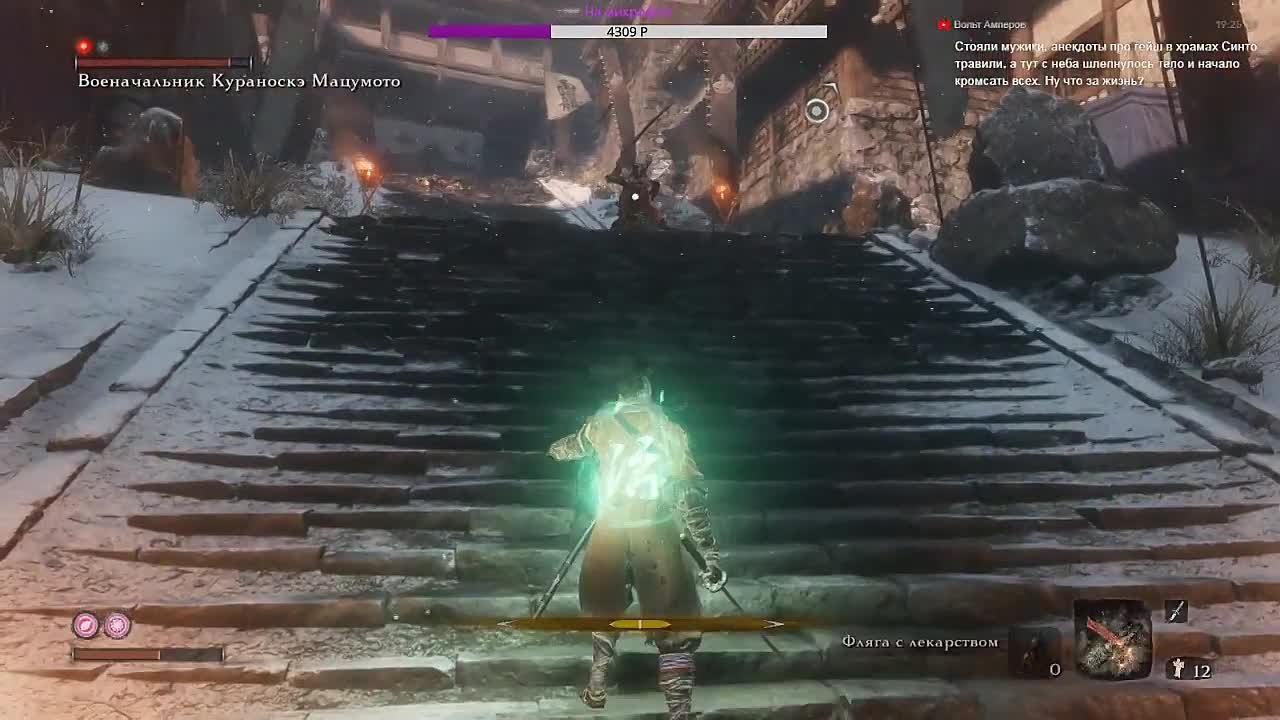Image resolution: width=1280 pixels, height=720 pixels.
Task: Activate the equipped prosthetic tool slot
Action: tap(1112, 639)
